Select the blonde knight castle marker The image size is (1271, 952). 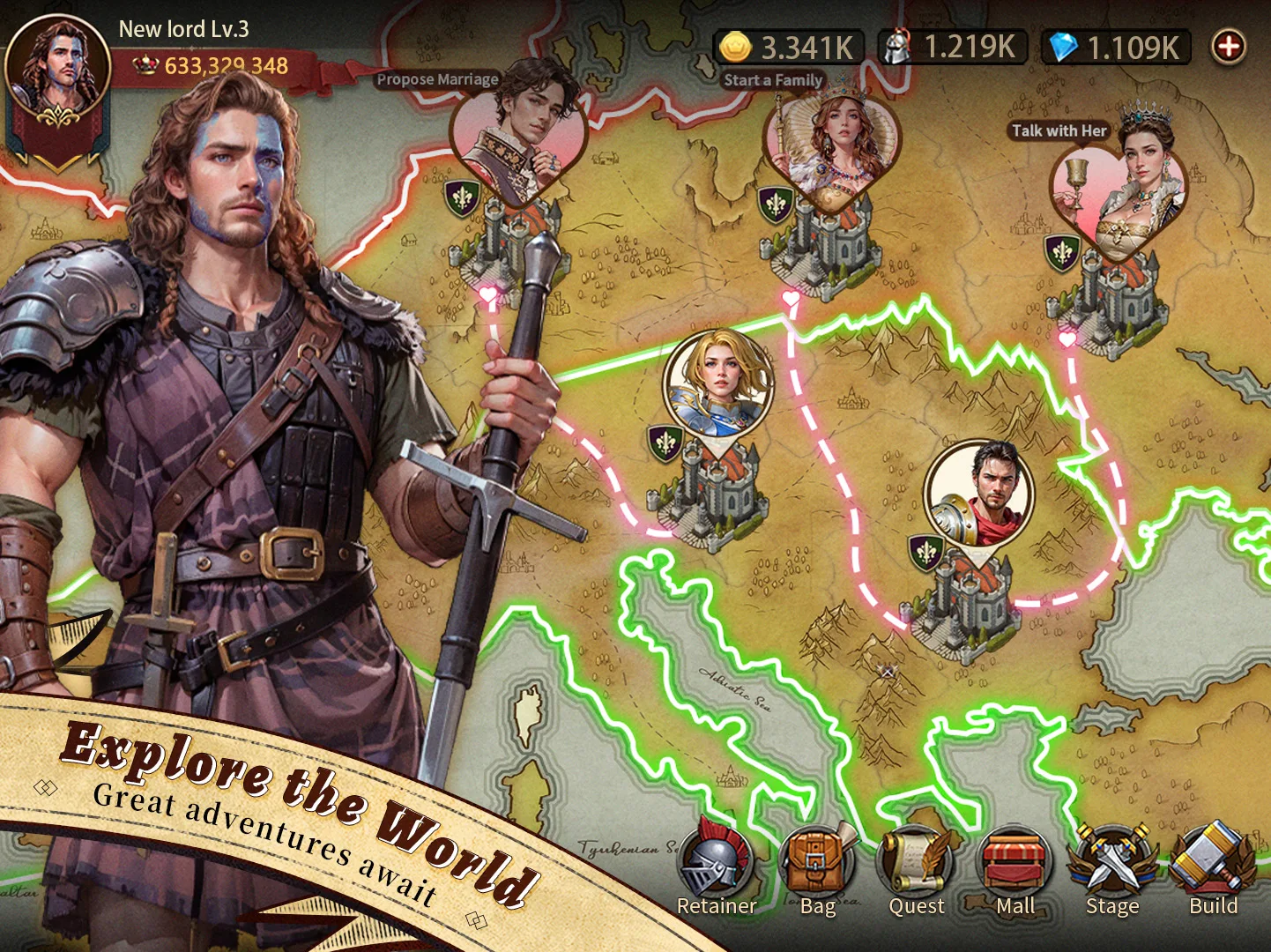pyautogui.click(x=718, y=383)
